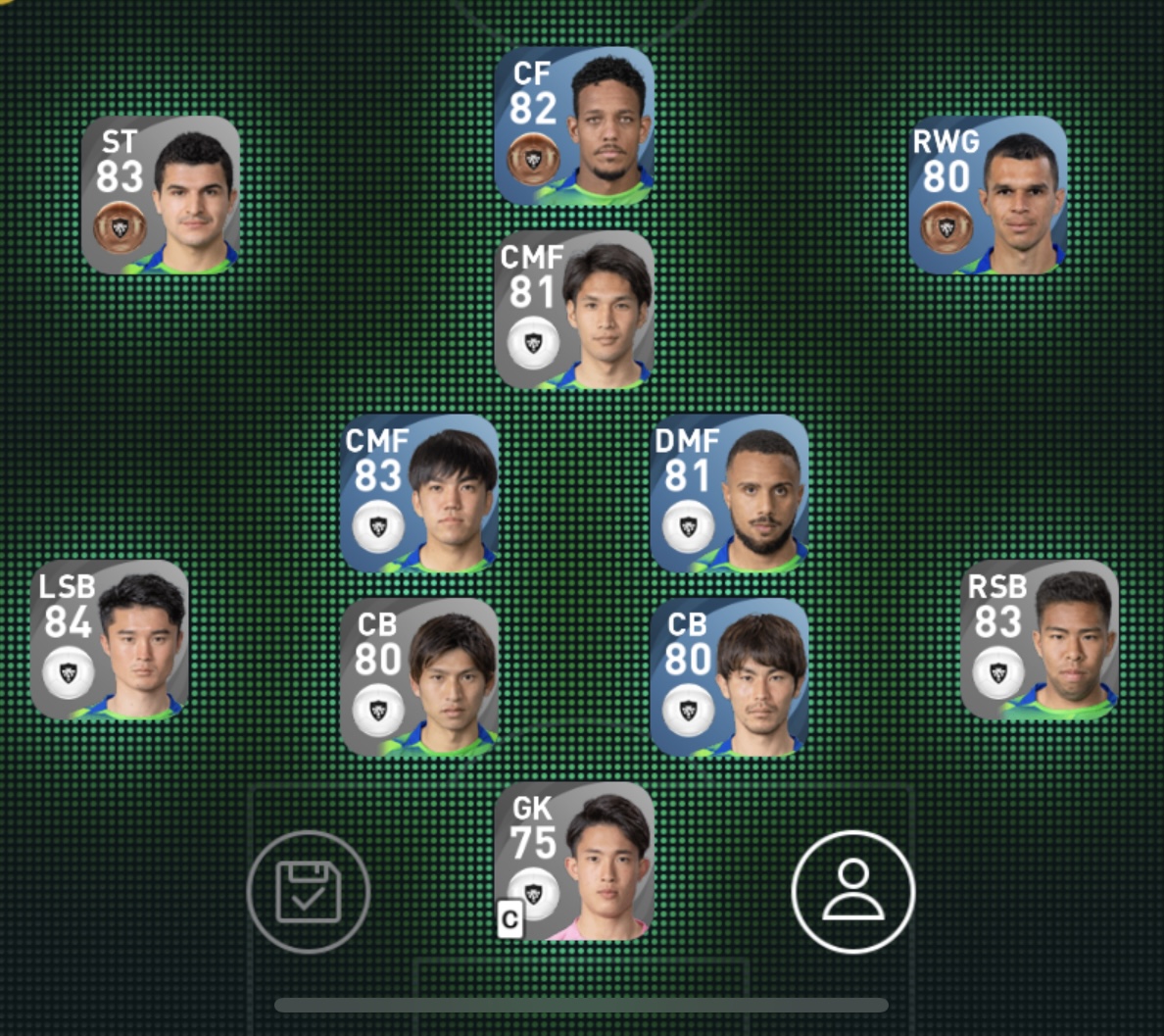The width and height of the screenshot is (1164, 1036).
Task: Select the RWG 80 player card
Action: [988, 195]
